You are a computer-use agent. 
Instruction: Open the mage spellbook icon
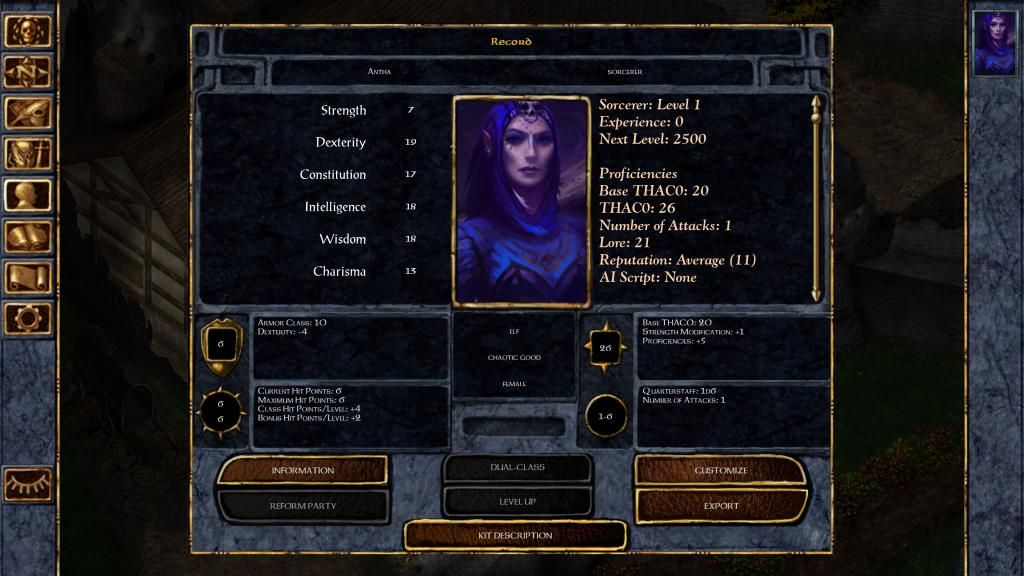point(28,236)
